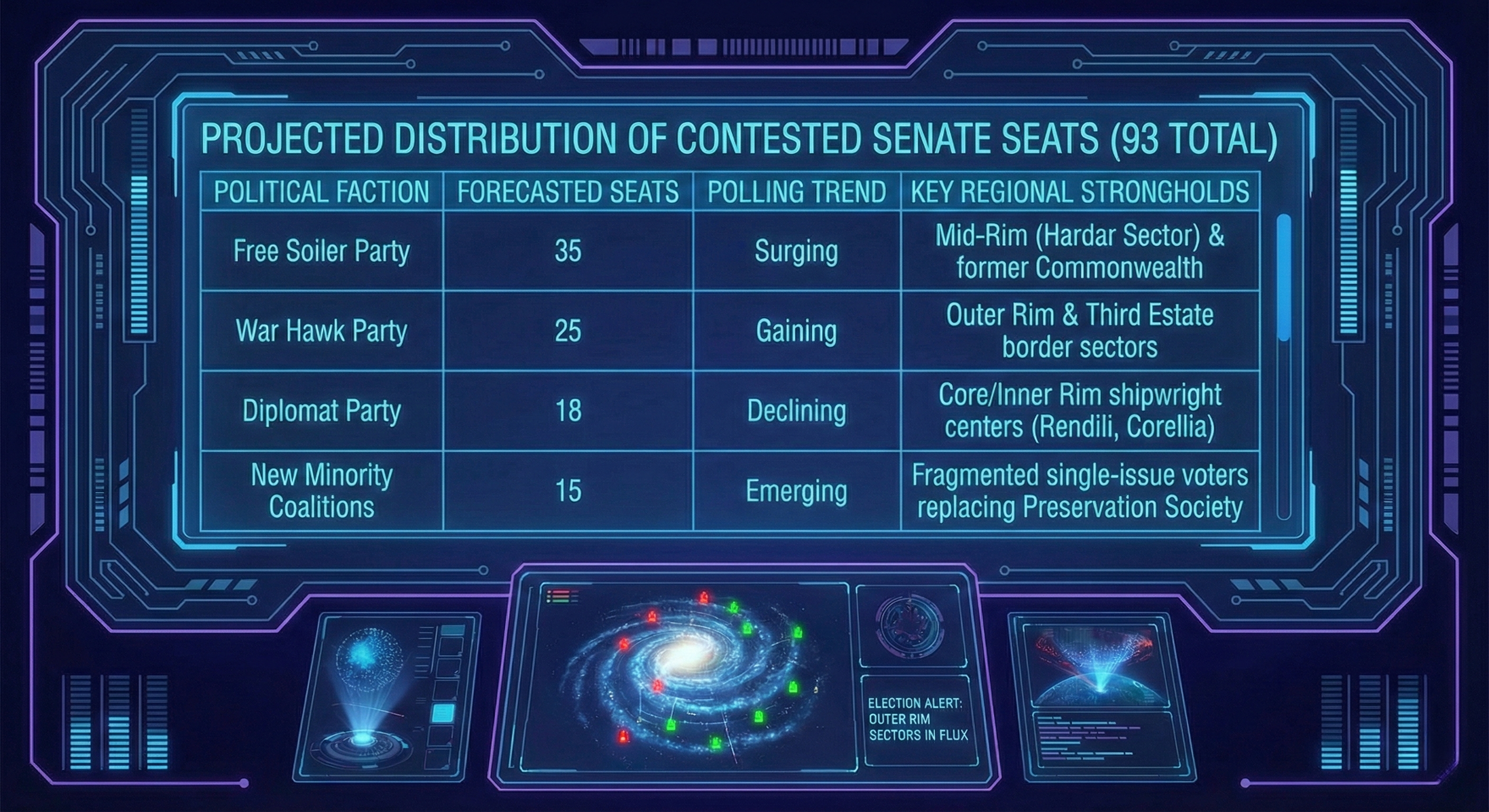
Task: Select the highlighted cyan square beside hologram
Action: (x=443, y=713)
